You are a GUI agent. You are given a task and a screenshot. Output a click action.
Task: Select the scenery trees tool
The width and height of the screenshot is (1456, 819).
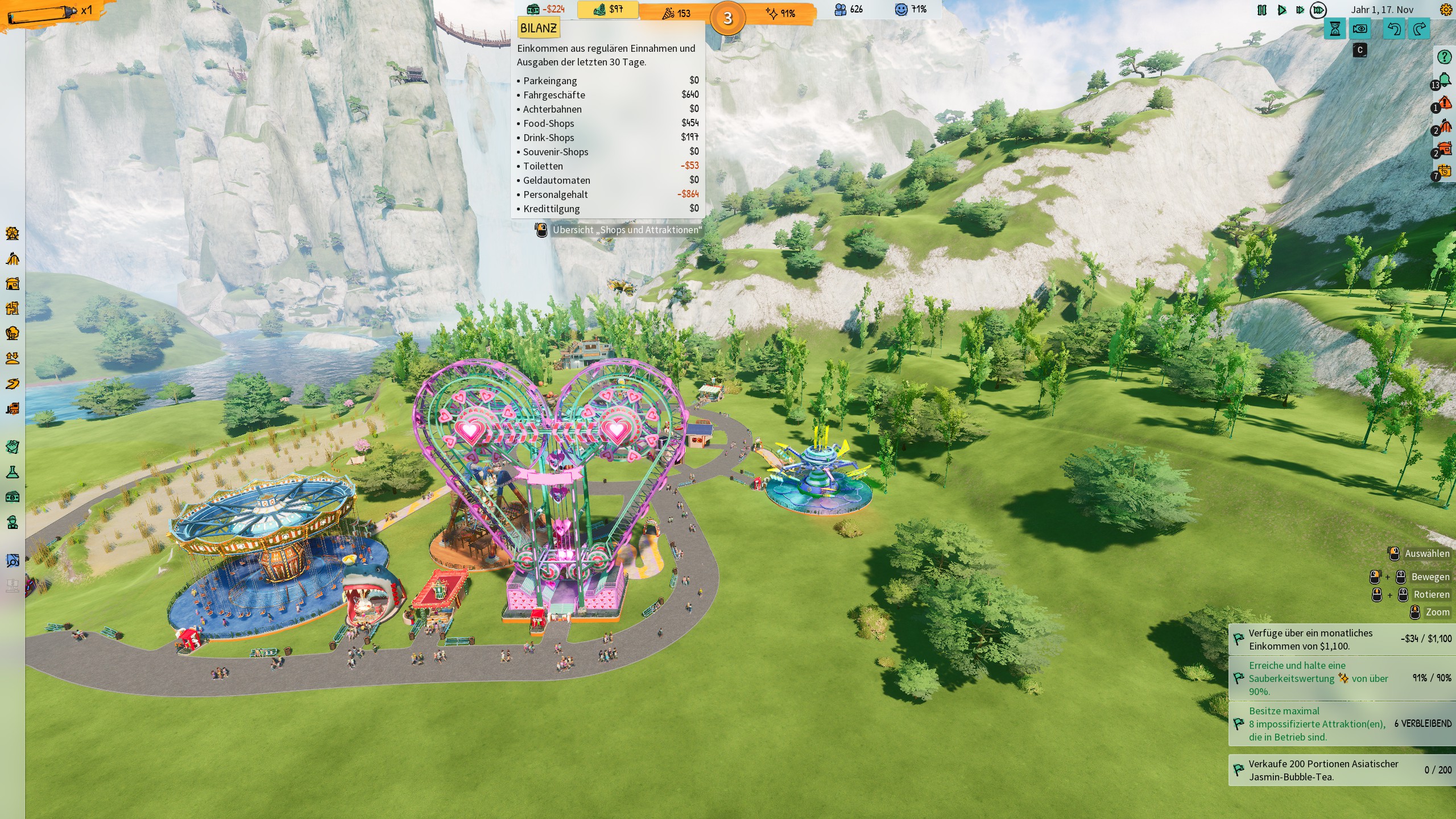[13, 333]
